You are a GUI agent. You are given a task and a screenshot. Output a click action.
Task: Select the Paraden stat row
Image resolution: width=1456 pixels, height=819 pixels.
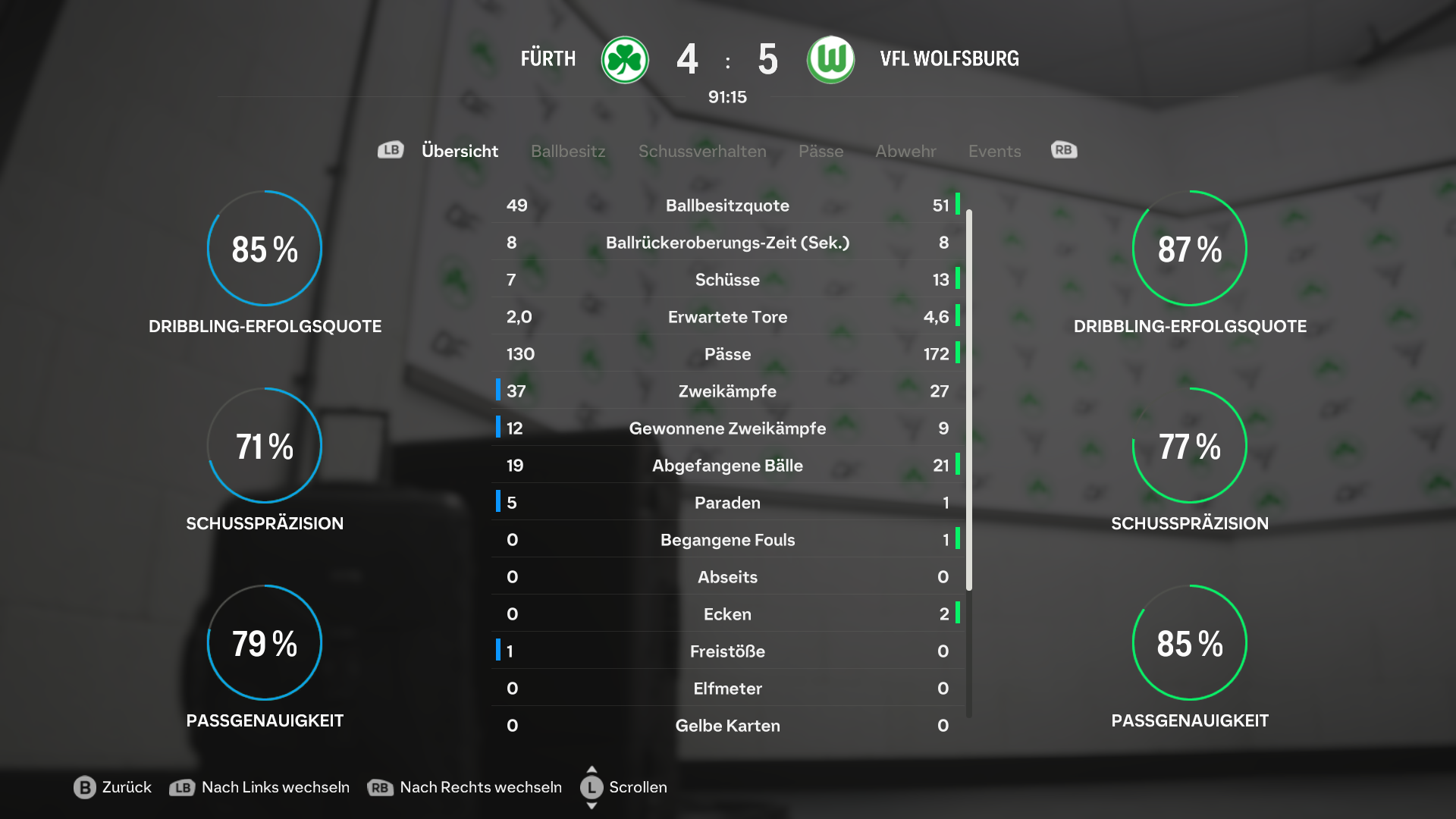(x=727, y=503)
